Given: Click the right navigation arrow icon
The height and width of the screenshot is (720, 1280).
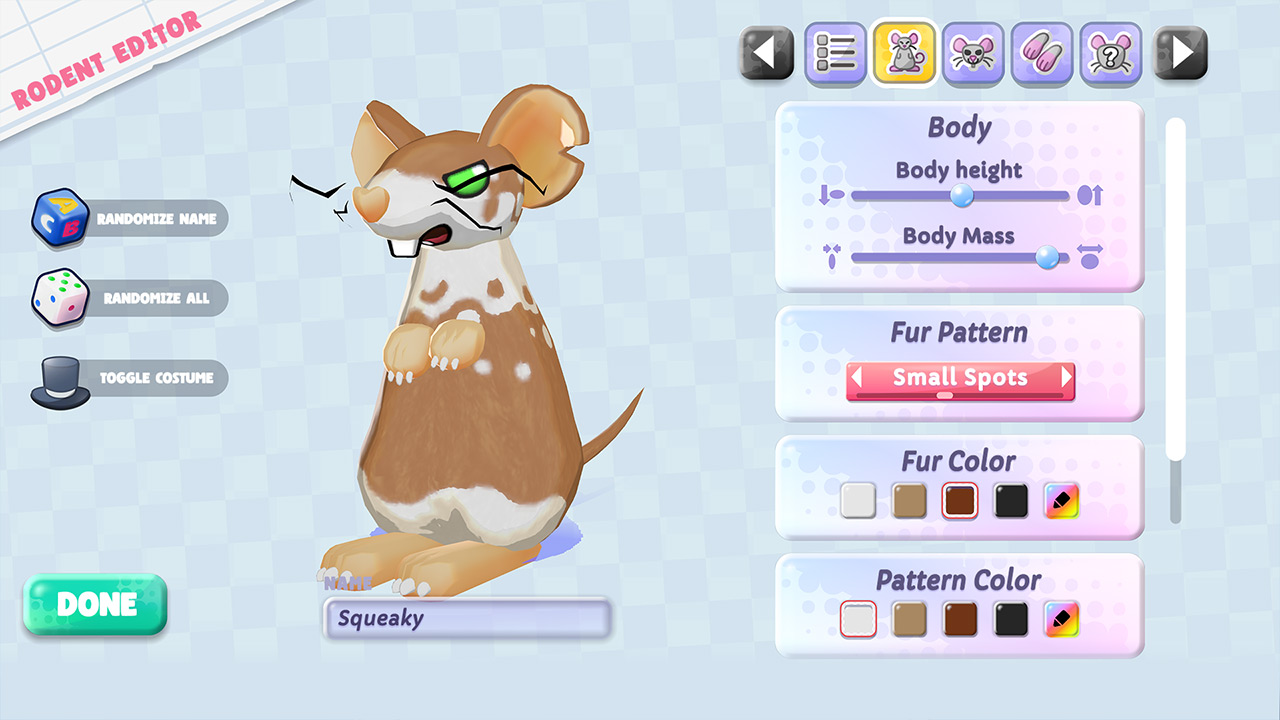Looking at the screenshot, I should tap(1180, 54).
